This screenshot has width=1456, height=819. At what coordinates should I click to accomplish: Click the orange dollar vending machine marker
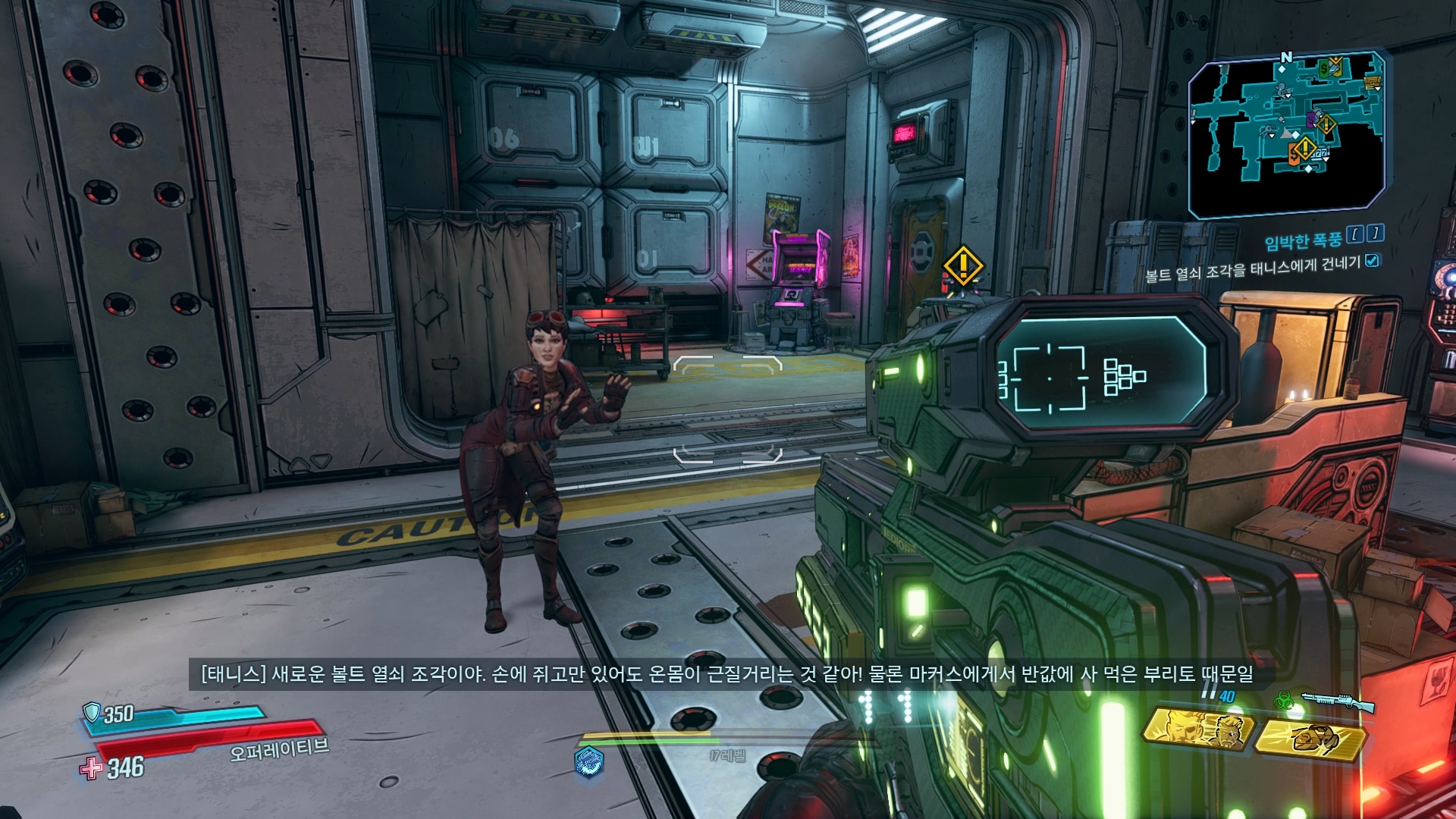click(1294, 155)
